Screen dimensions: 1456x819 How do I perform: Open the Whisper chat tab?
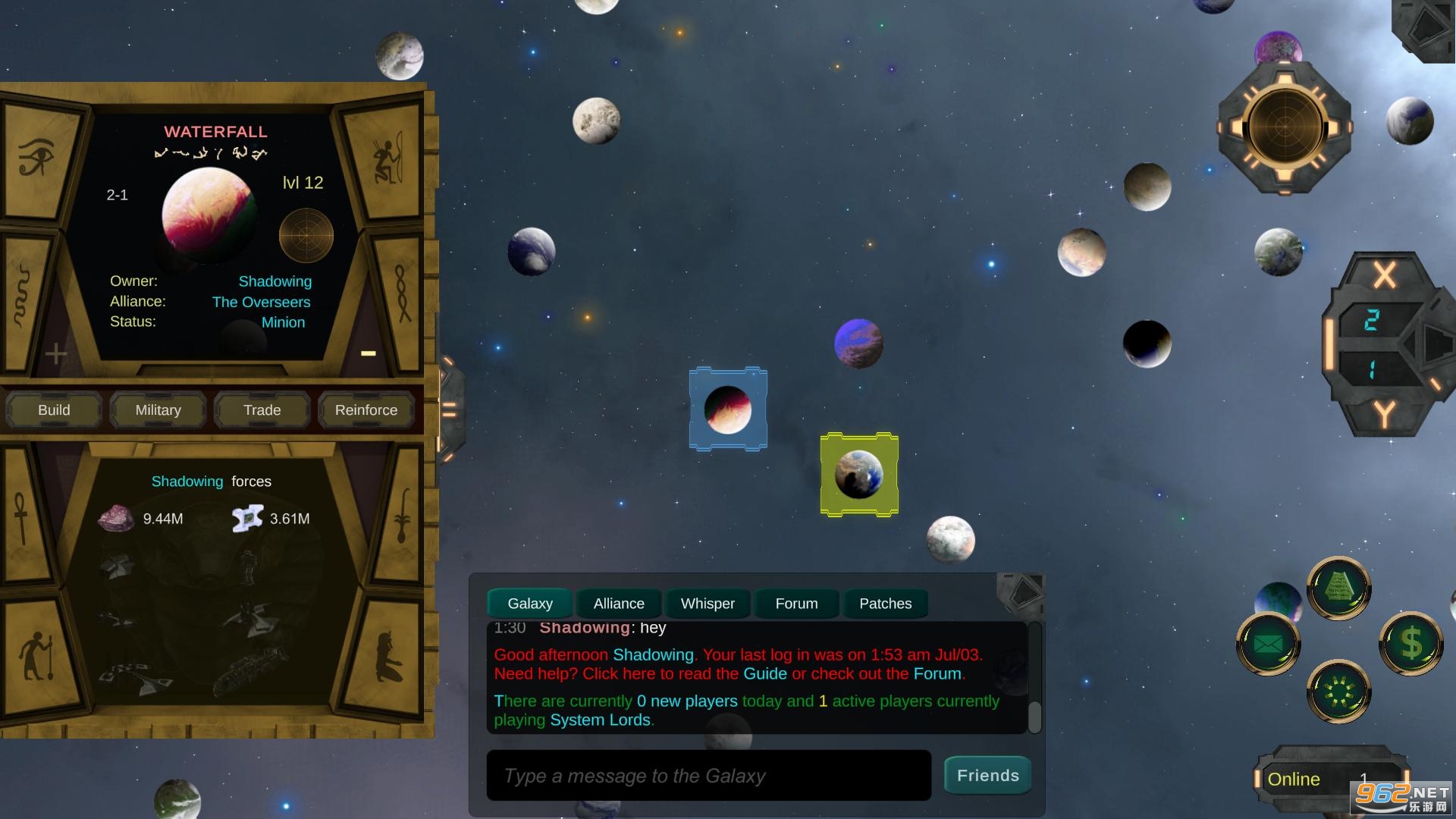[708, 604]
